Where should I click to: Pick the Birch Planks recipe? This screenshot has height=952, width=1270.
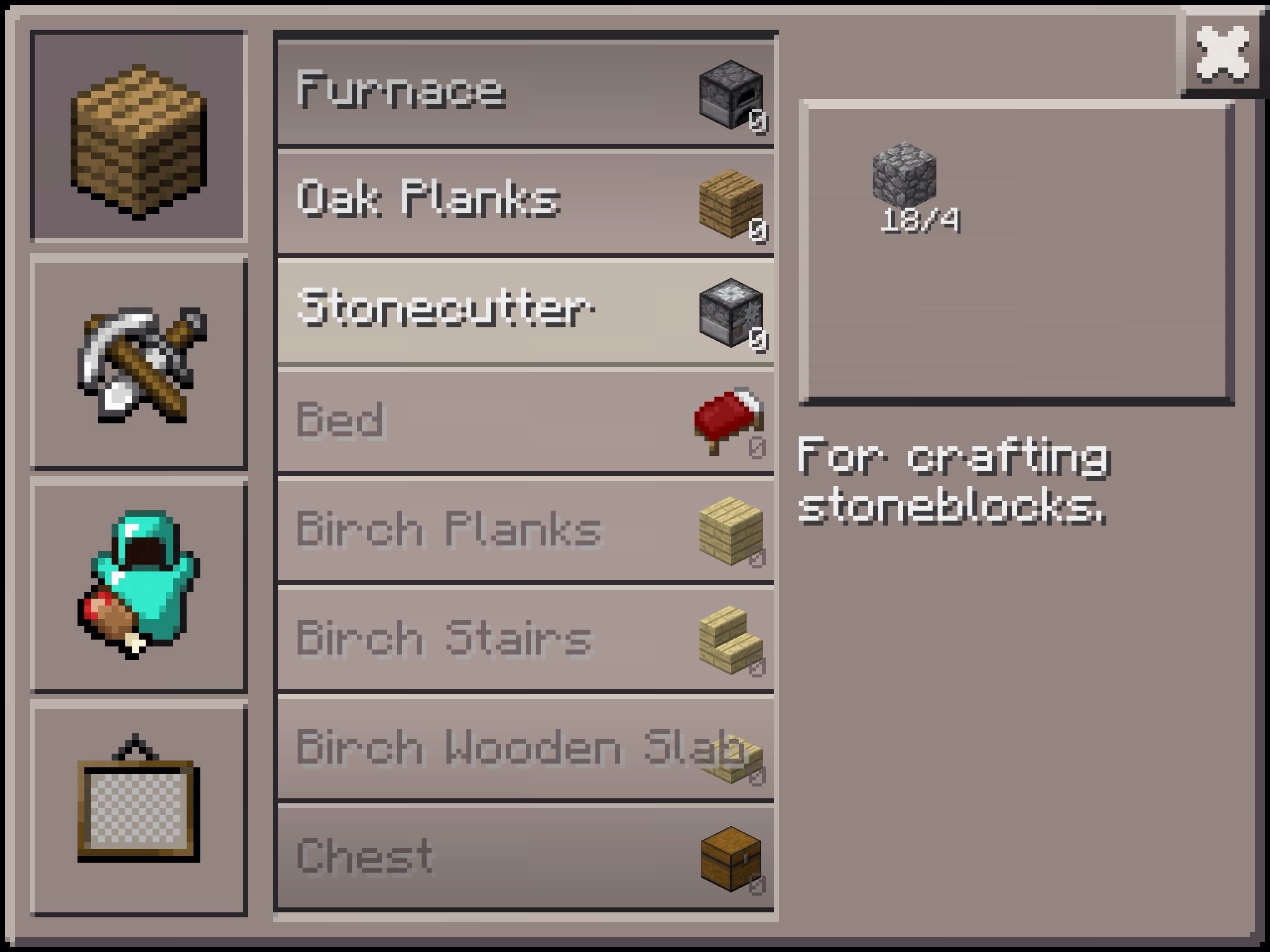pos(525,531)
